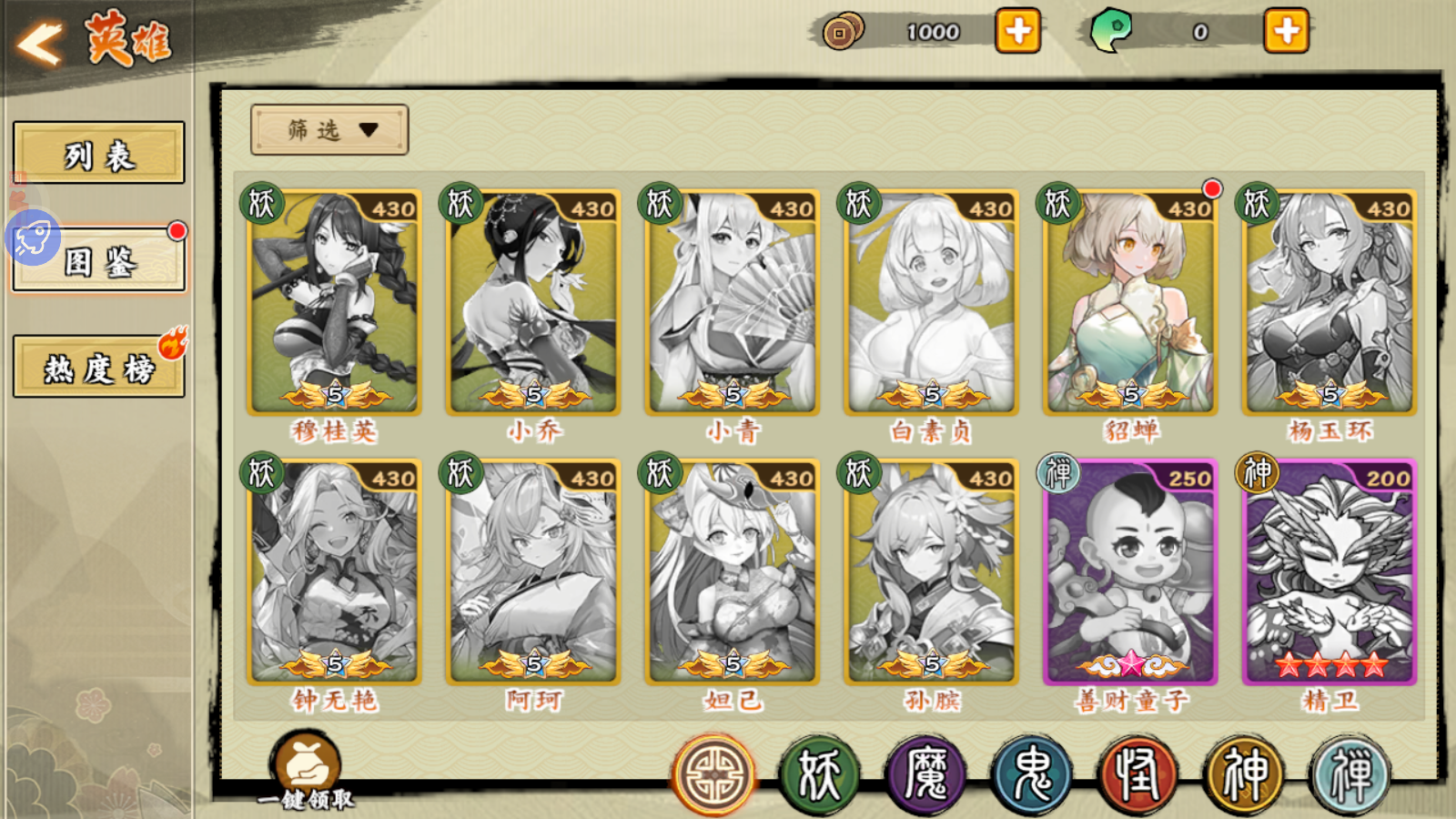
Task: Filter heroes by purple 魔 faction
Action: [x=925, y=775]
